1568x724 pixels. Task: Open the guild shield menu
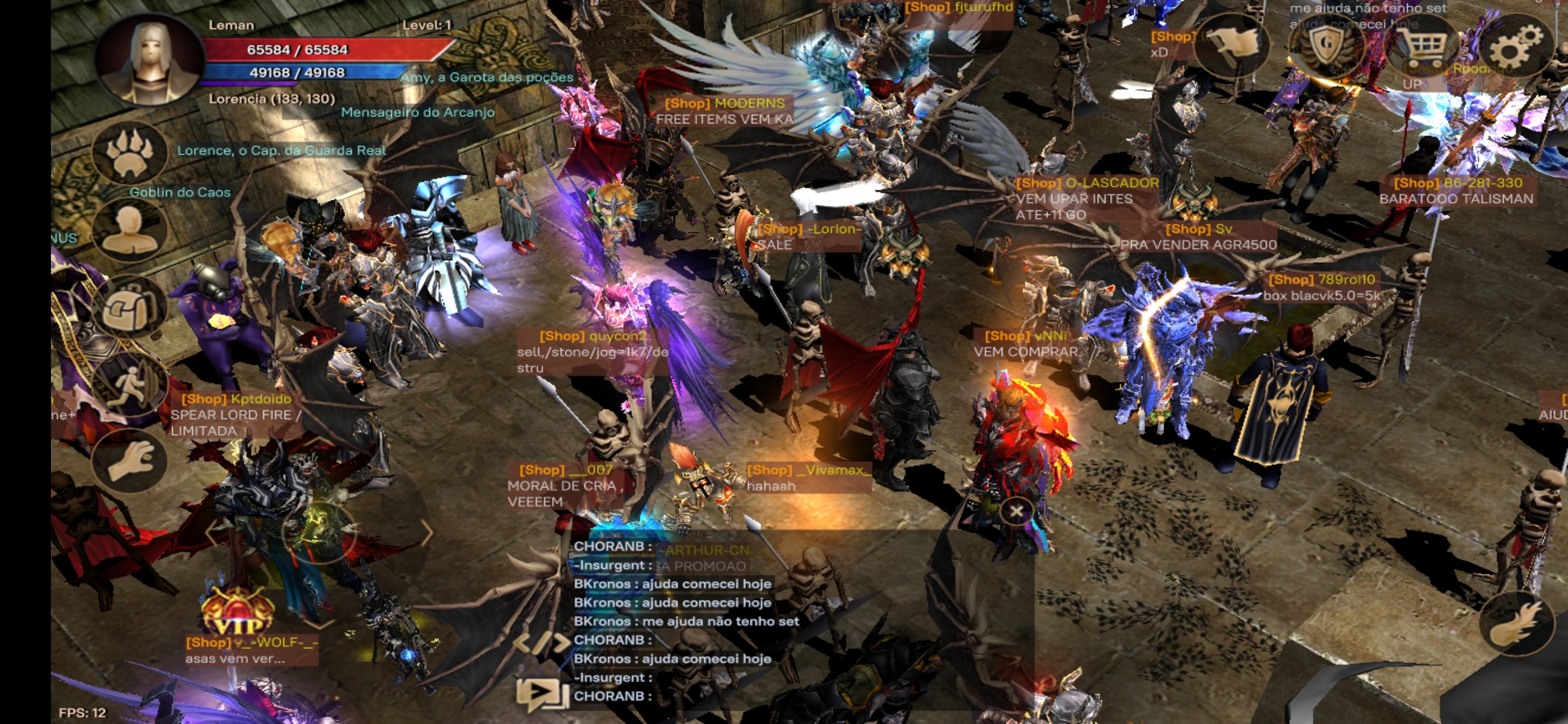(1325, 46)
